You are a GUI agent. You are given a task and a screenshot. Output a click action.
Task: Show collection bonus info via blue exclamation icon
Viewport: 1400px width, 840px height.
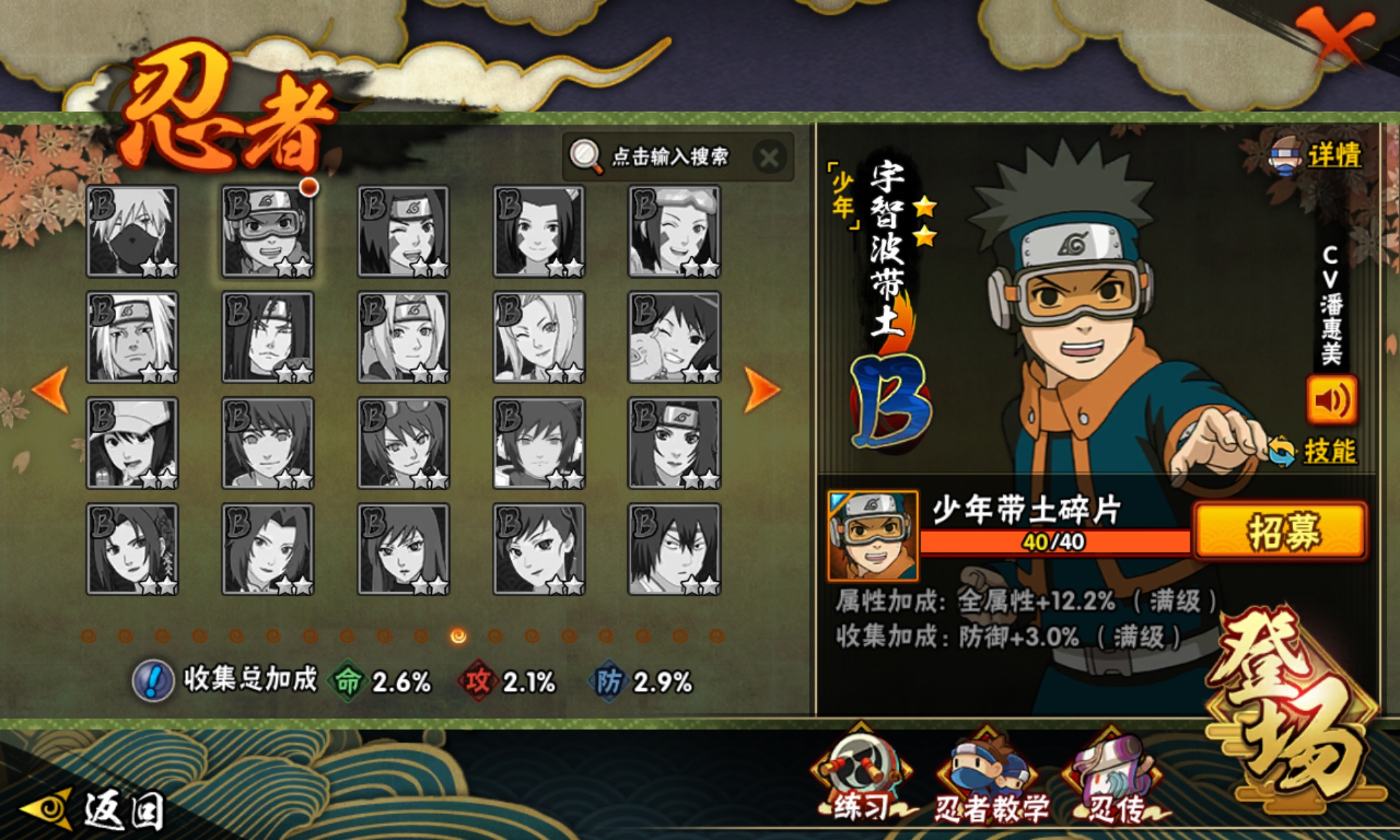click(x=153, y=680)
